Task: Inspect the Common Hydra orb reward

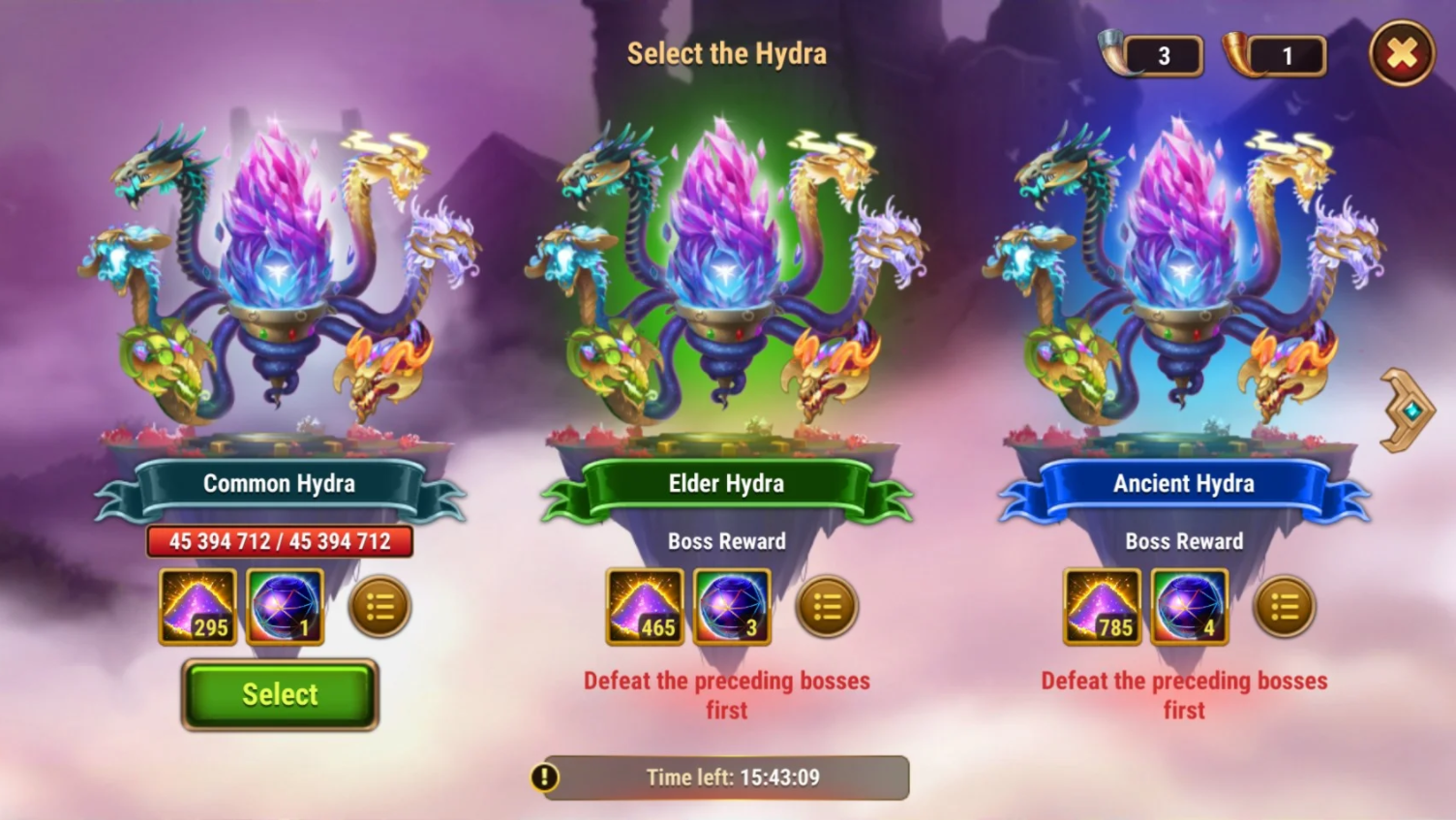Action: click(x=286, y=607)
